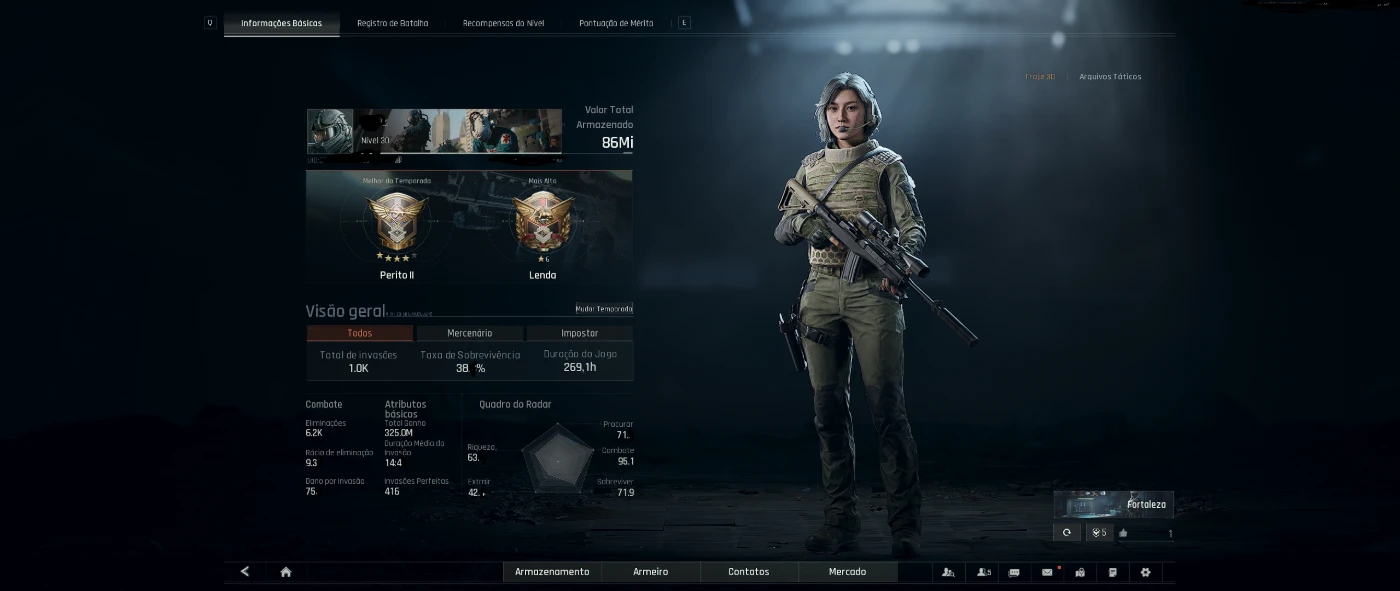Open the Recompensas do Nível tab
The height and width of the screenshot is (591, 1400).
[x=503, y=23]
